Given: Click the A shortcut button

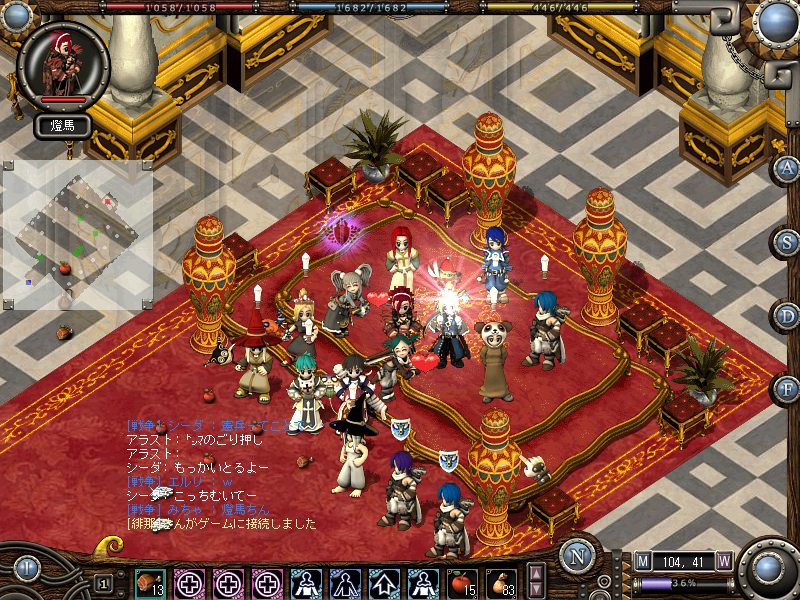Looking at the screenshot, I should tap(788, 167).
